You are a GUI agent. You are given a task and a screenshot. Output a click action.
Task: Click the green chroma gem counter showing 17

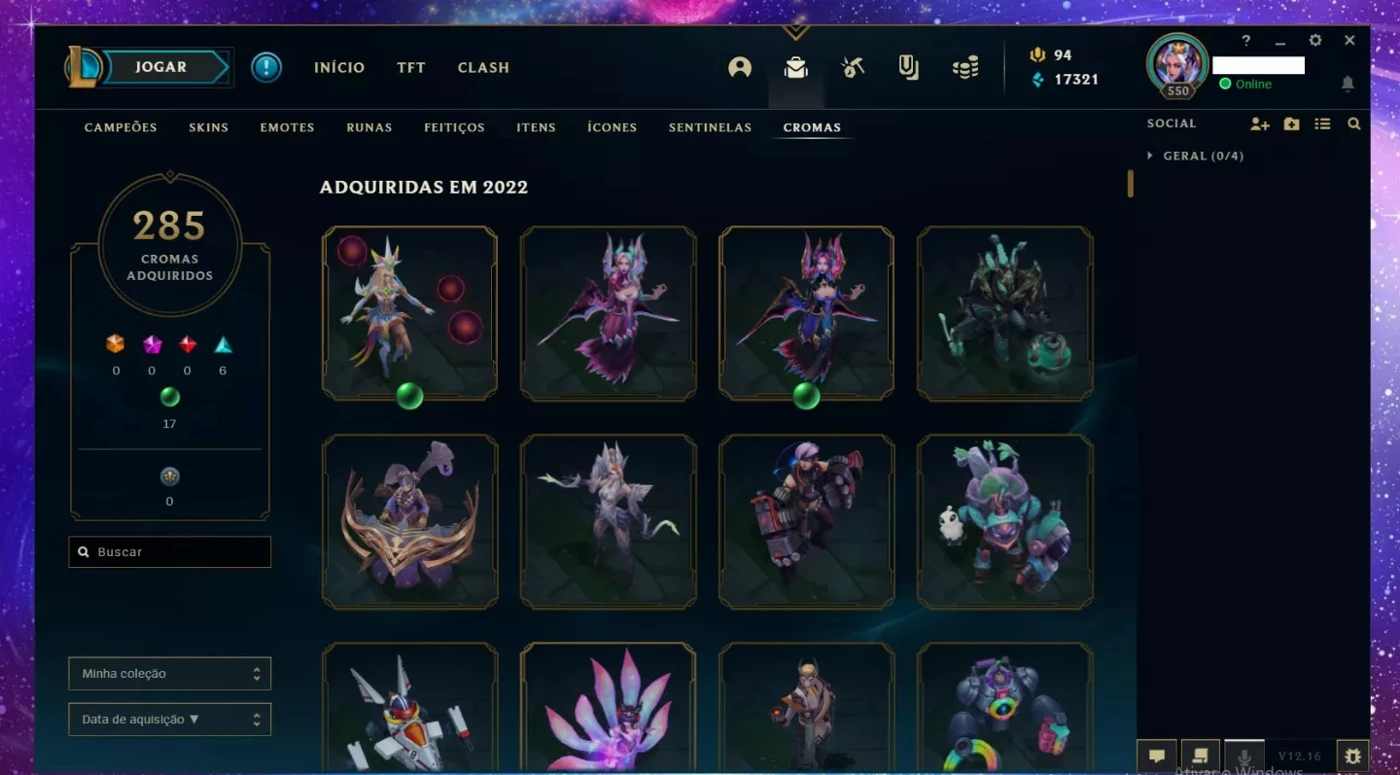[170, 397]
